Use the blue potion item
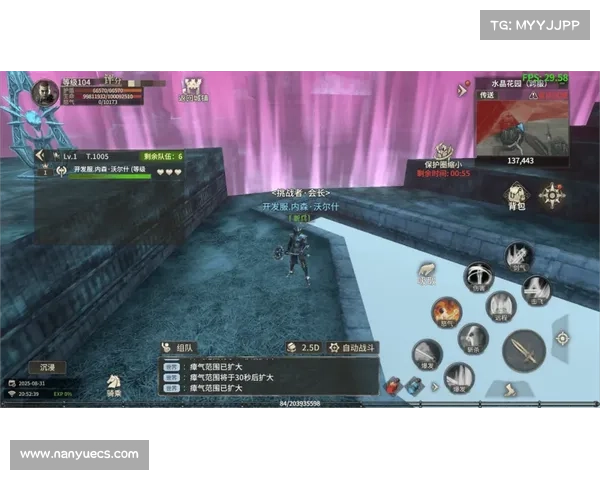Screen dimensions: 600x480 (x=412, y=385)
